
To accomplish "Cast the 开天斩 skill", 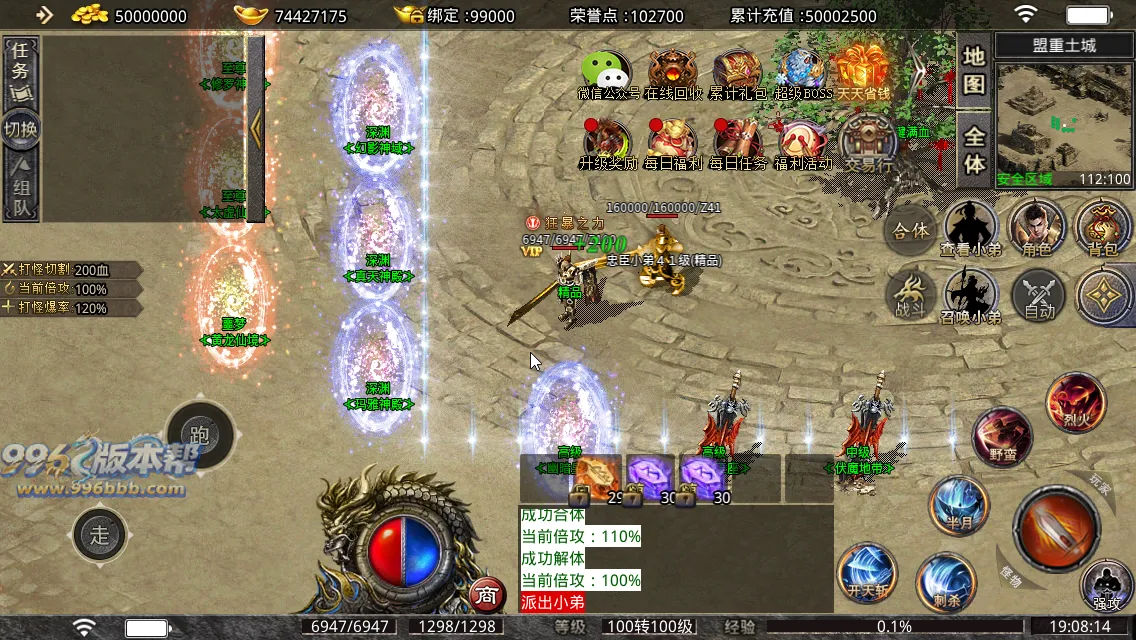I will [867, 573].
